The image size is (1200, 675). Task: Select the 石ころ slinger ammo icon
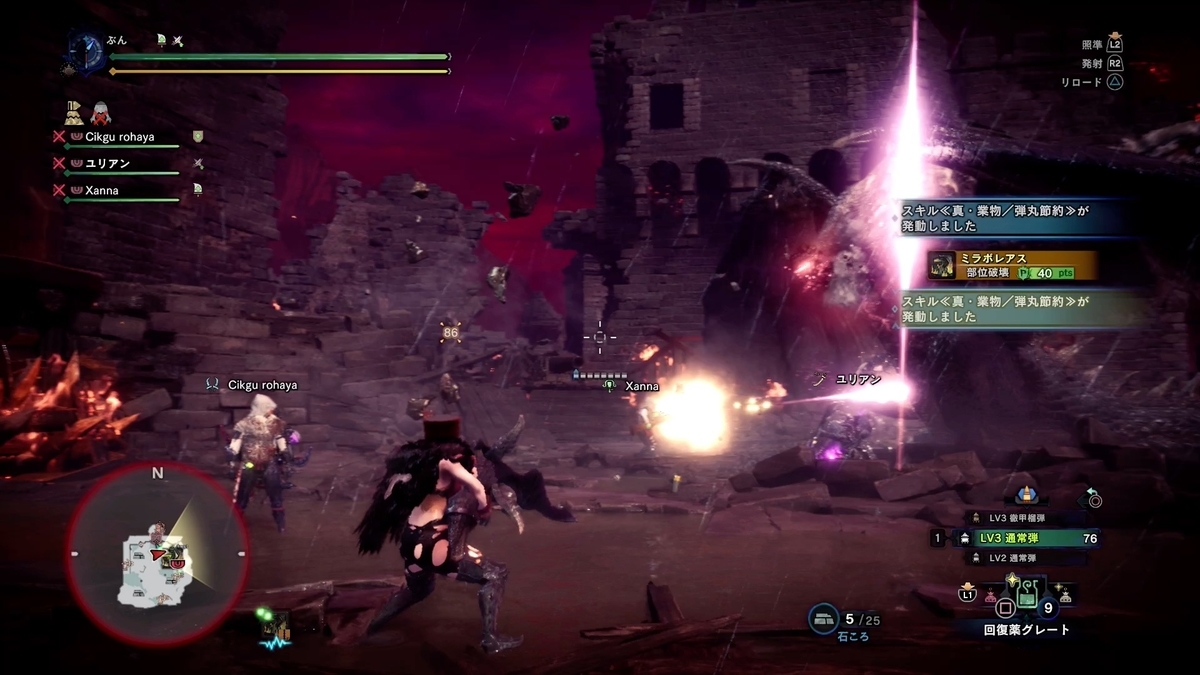(x=824, y=620)
